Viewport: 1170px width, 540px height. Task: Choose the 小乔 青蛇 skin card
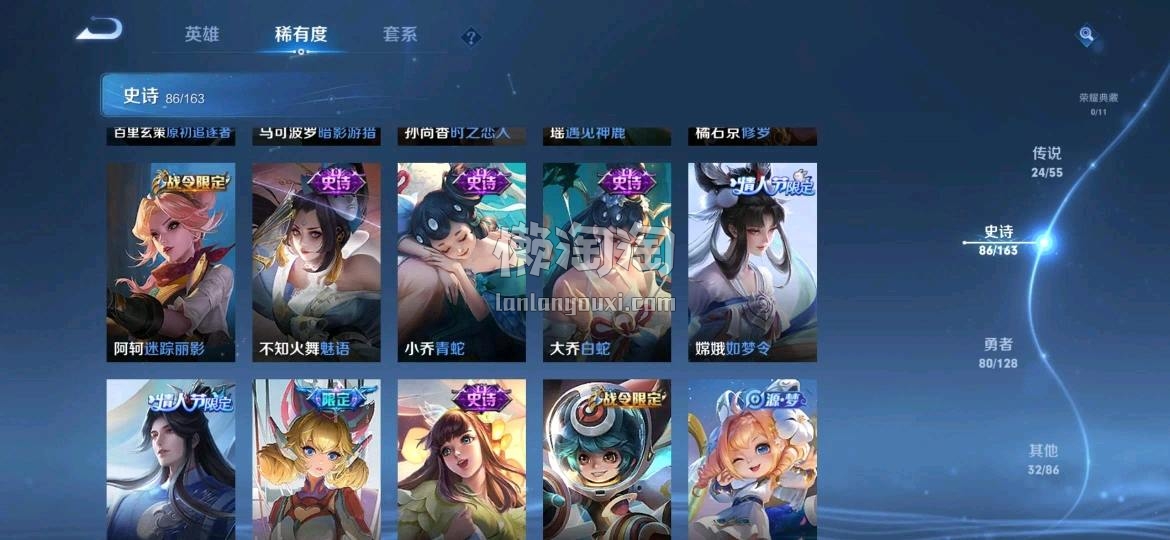pyautogui.click(x=461, y=262)
